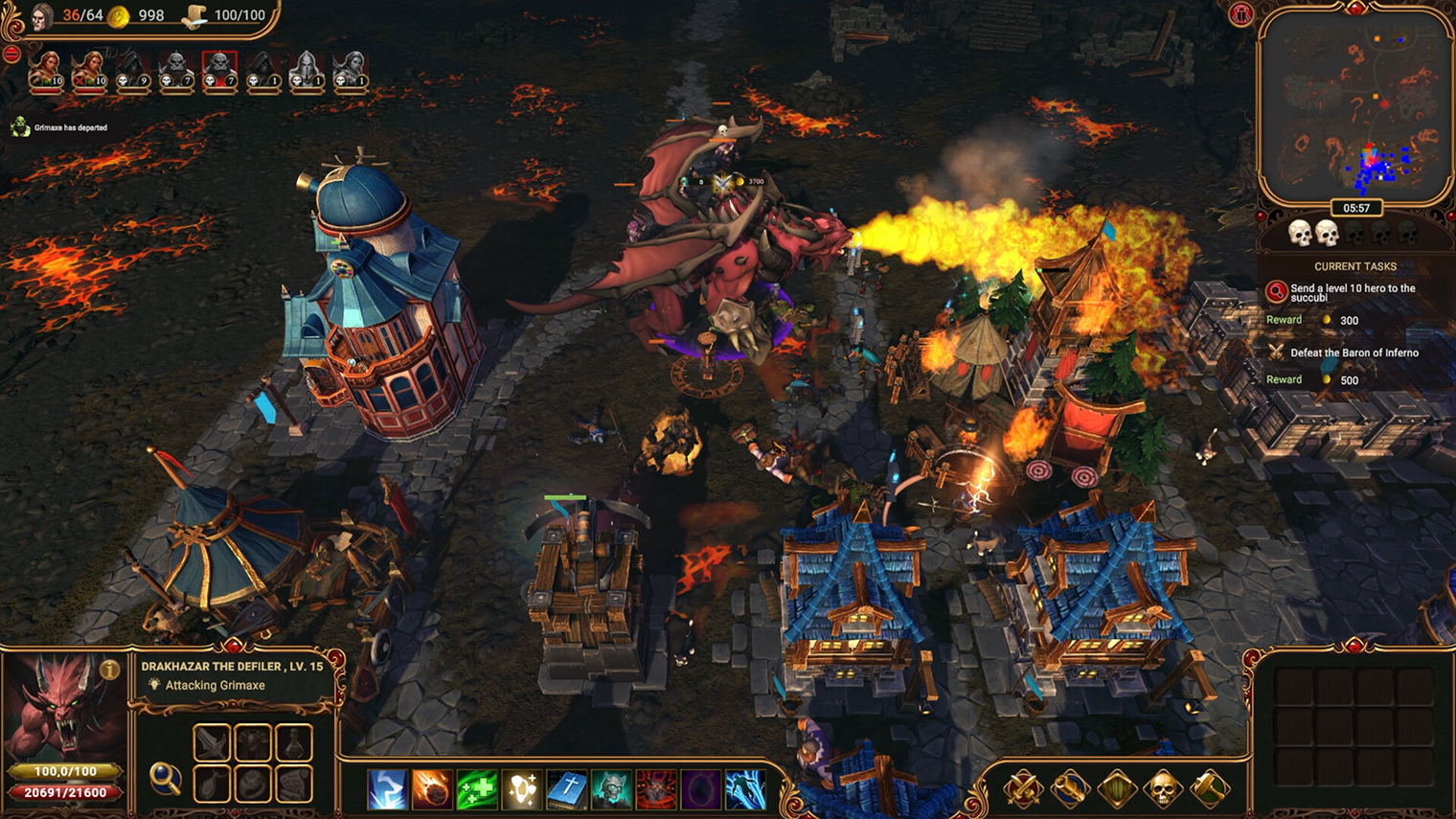
Task: Click the minimap
Action: pyautogui.click(x=1354, y=105)
